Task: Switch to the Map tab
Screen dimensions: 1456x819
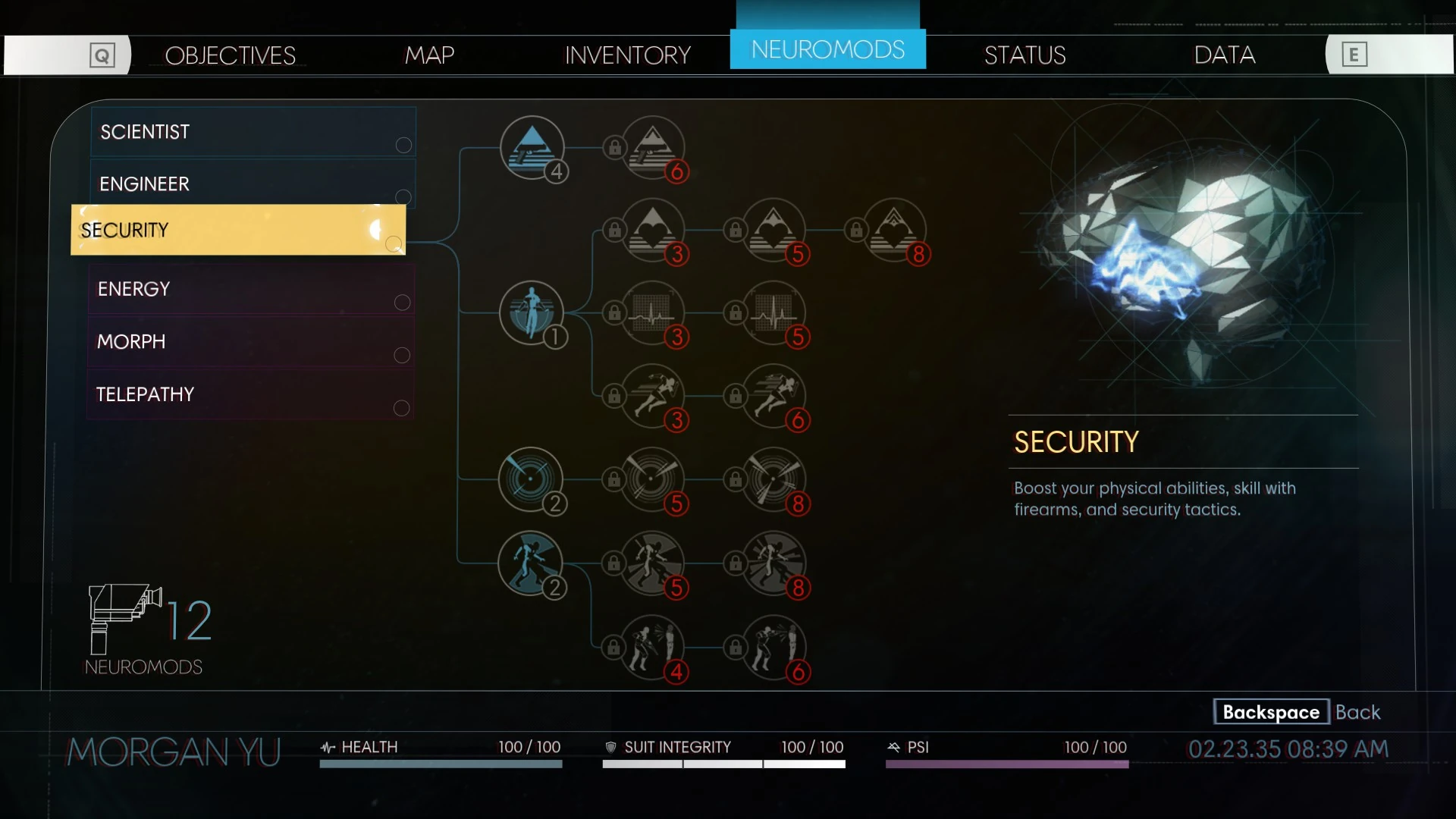Action: (429, 55)
